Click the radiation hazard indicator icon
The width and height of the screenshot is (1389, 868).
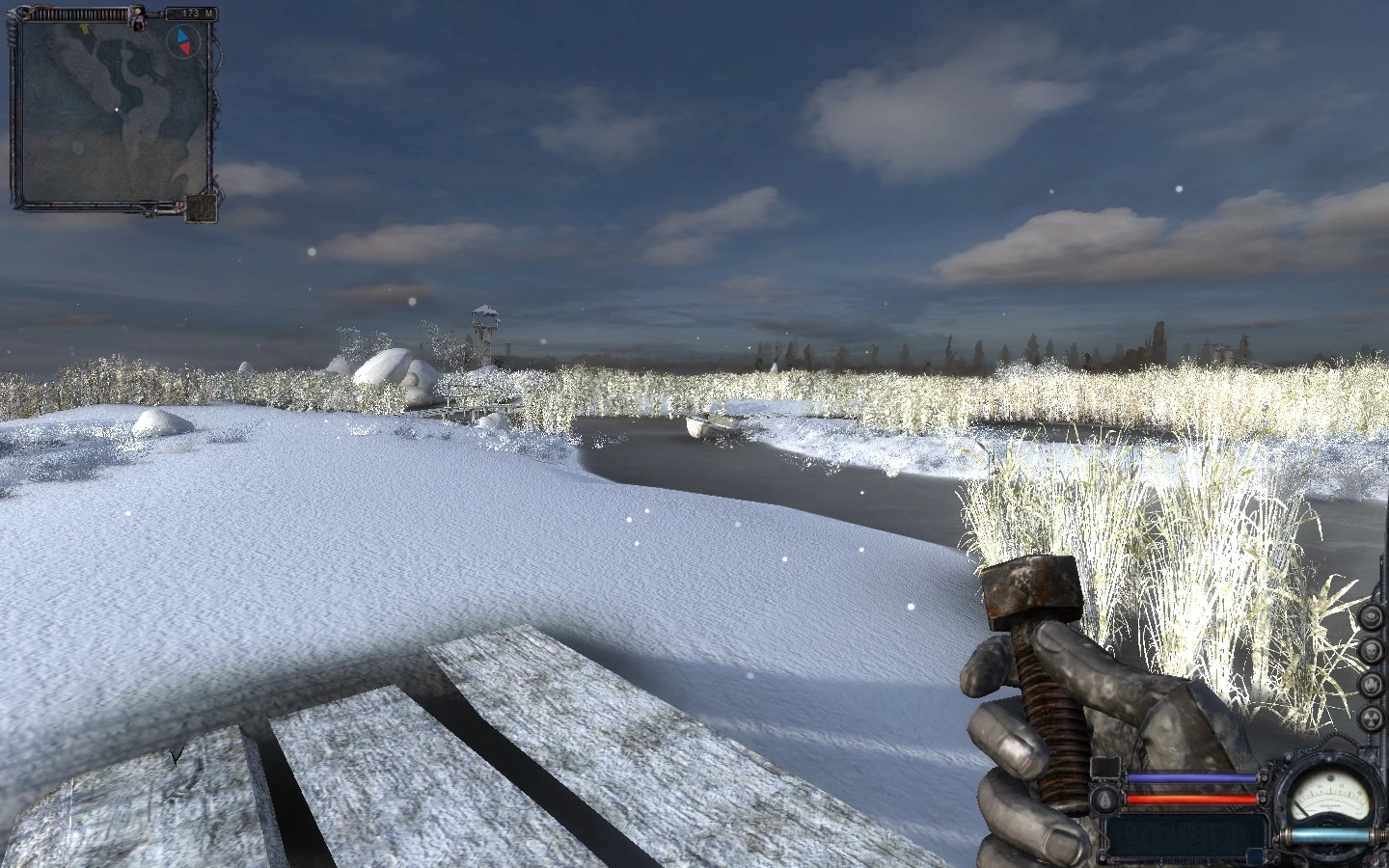tap(1371, 716)
